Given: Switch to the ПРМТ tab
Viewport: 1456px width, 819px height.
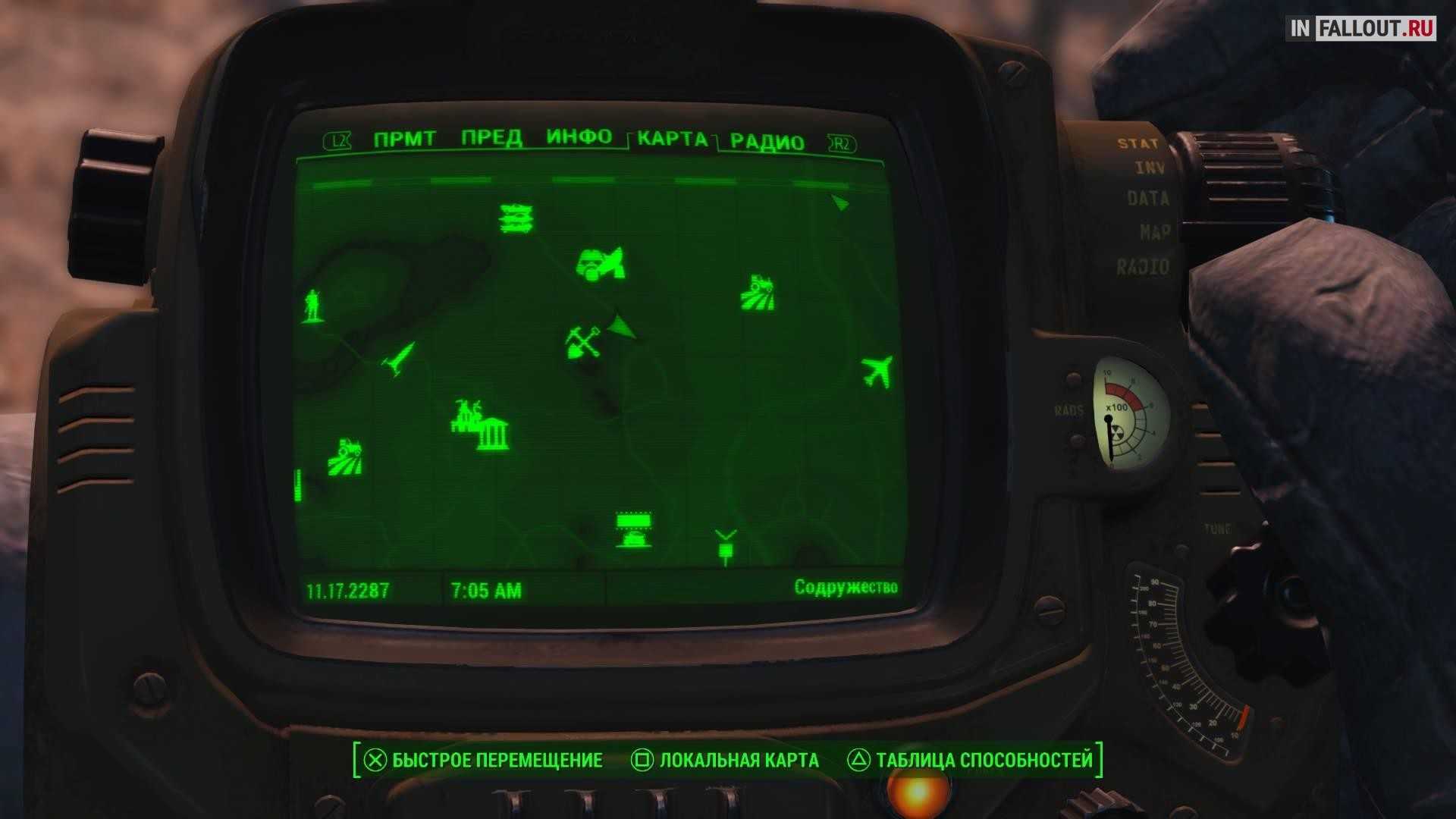Looking at the screenshot, I should pos(404,140).
